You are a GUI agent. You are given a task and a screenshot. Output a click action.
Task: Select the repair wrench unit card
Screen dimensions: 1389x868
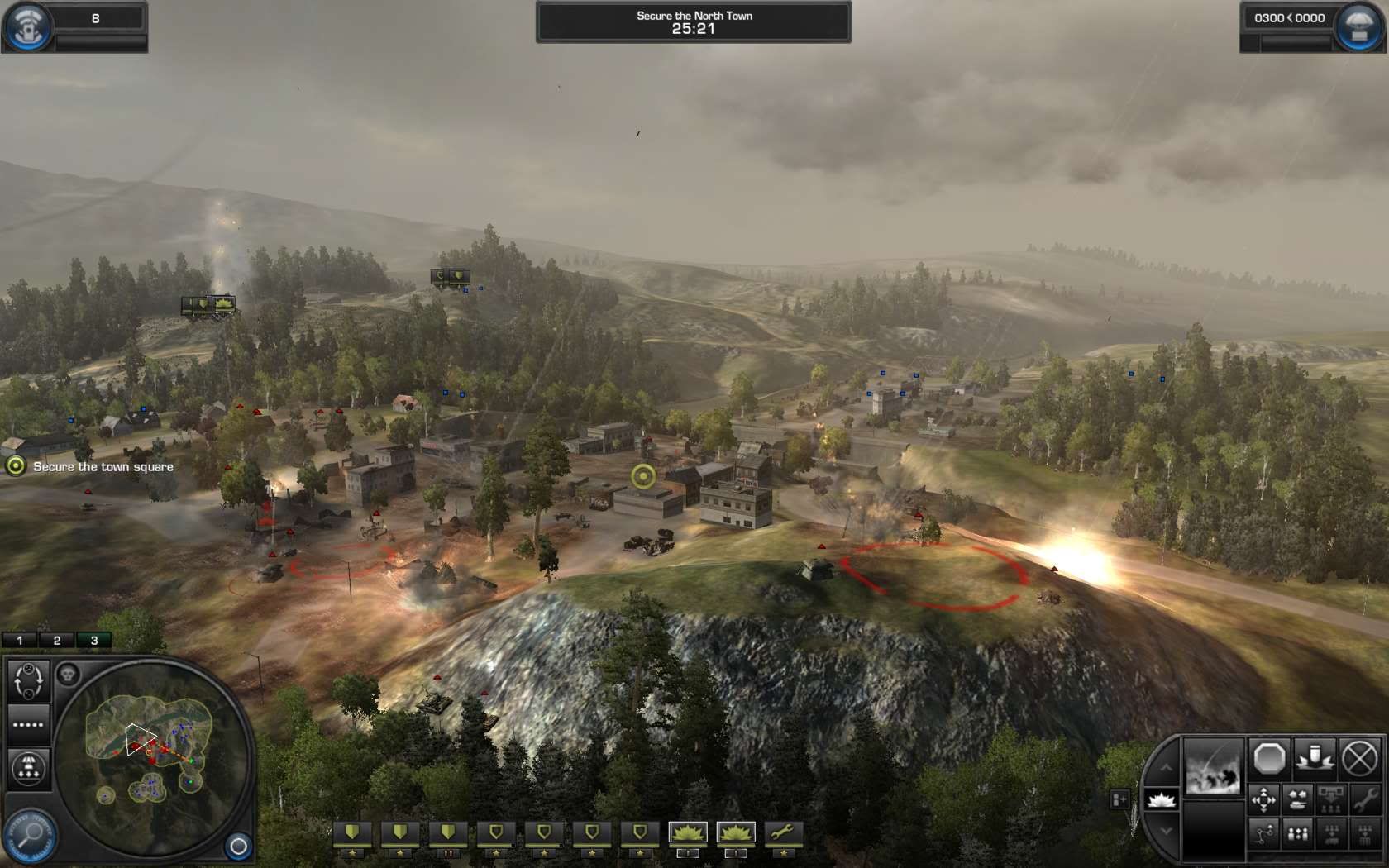click(782, 834)
